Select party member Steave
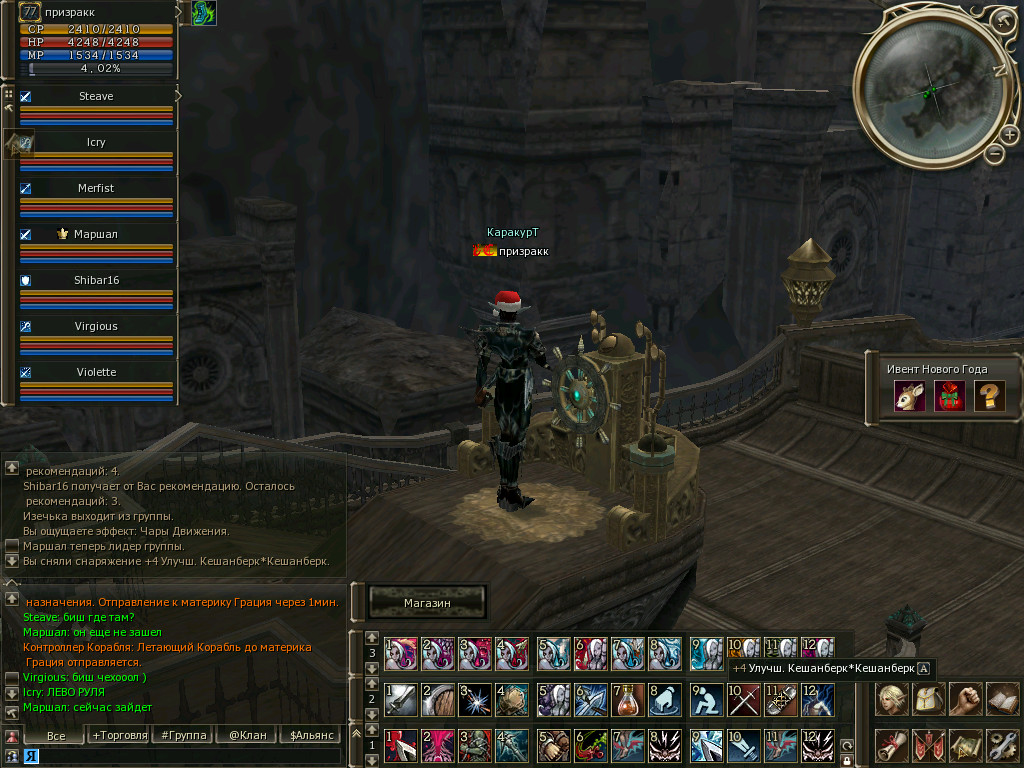 pyautogui.click(x=96, y=97)
